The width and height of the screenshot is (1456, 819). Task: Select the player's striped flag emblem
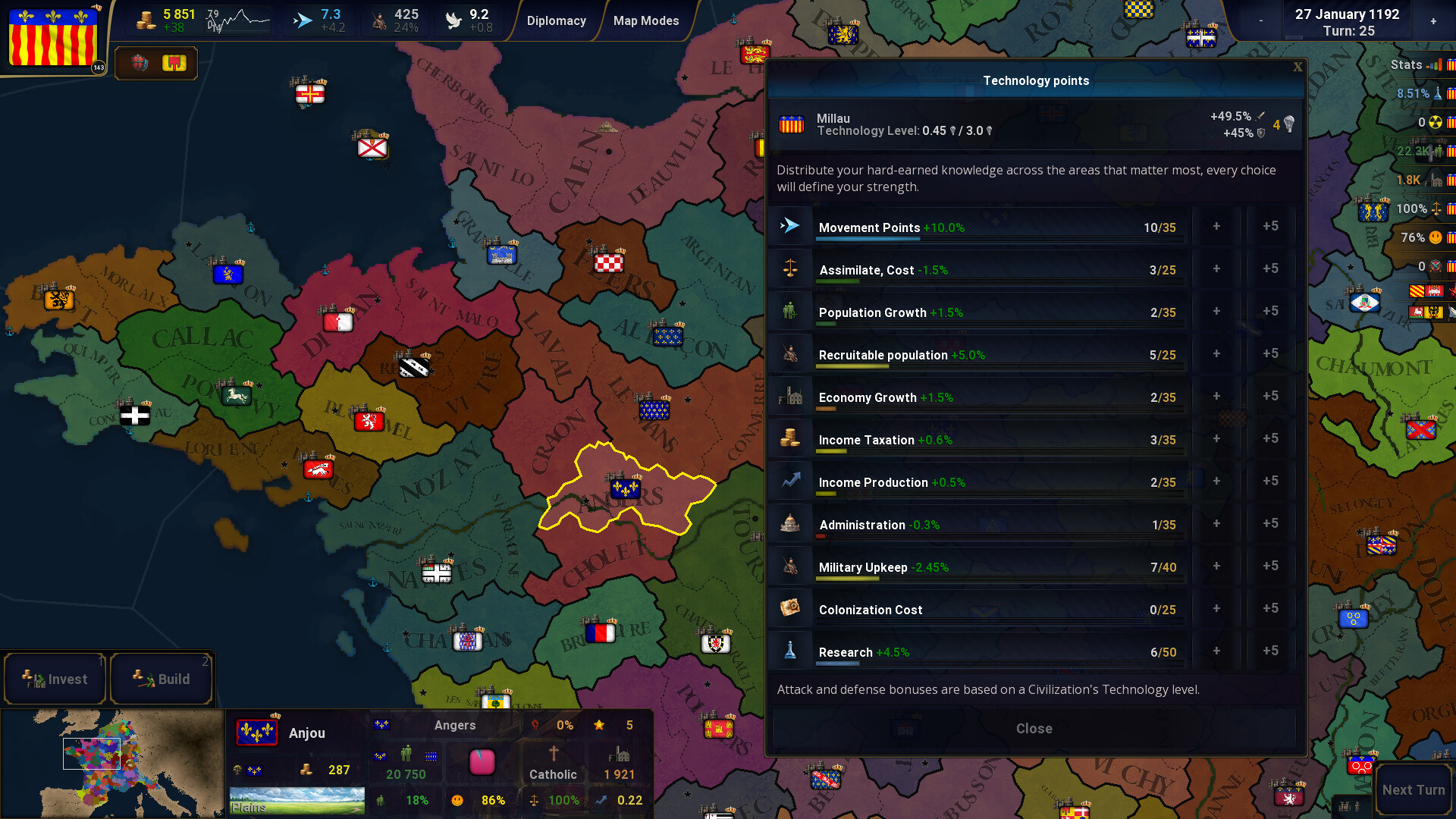click(53, 38)
